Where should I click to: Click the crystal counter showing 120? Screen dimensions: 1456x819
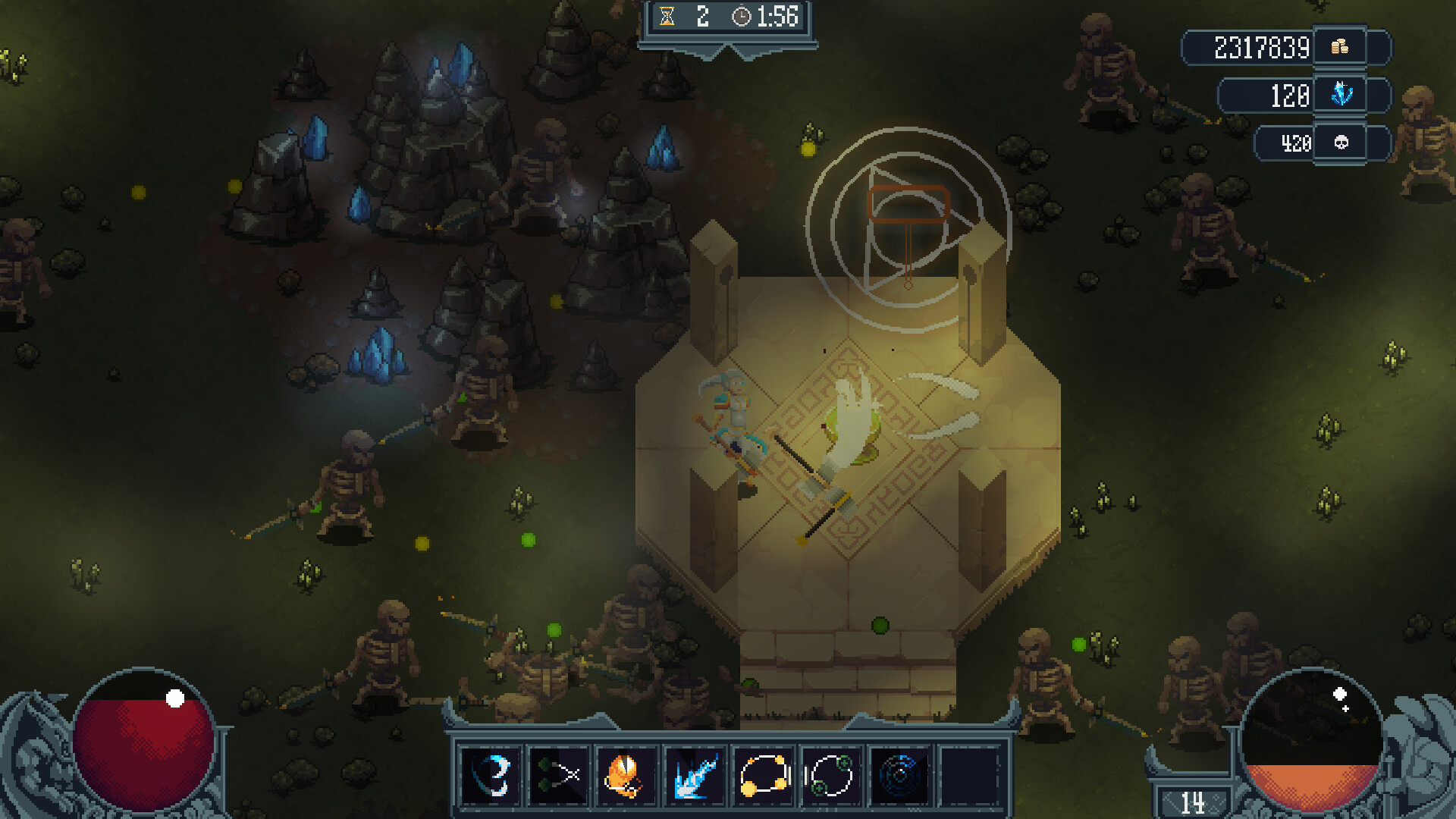point(1290,96)
